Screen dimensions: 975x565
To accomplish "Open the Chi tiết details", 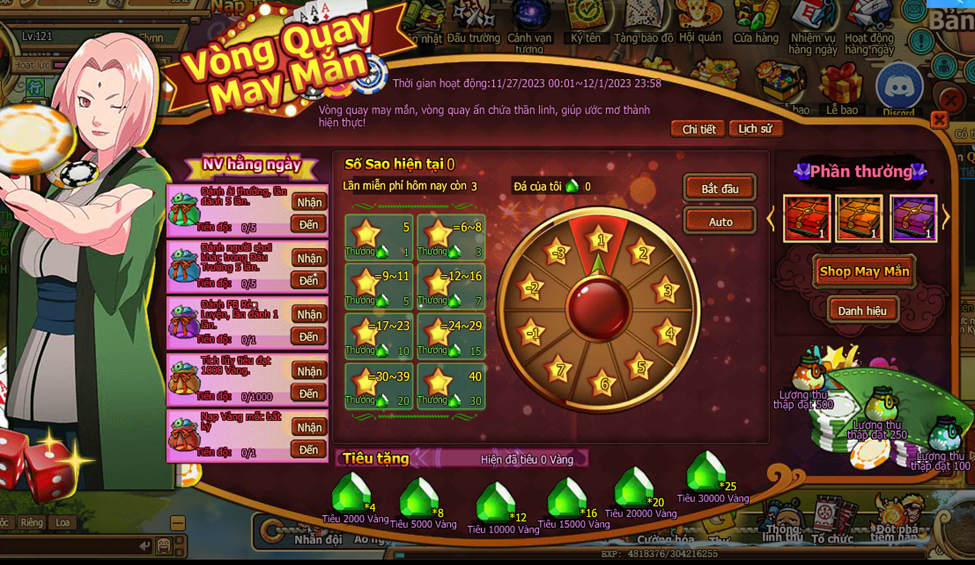I will [699, 129].
